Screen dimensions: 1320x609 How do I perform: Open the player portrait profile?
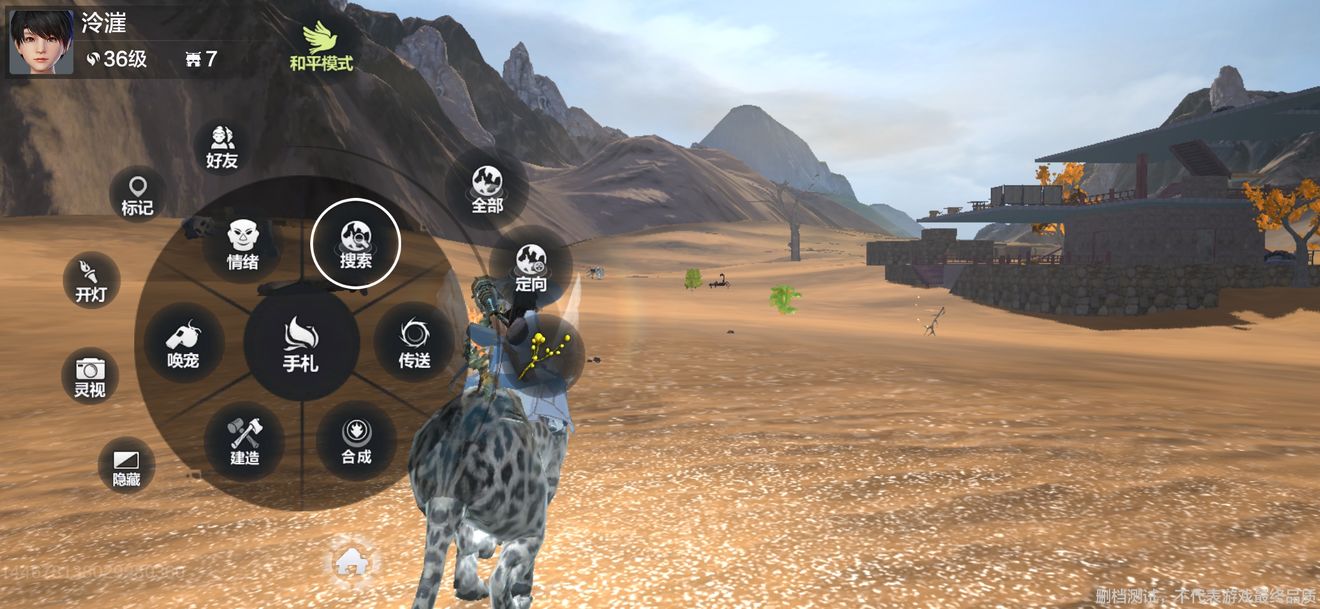tap(41, 41)
